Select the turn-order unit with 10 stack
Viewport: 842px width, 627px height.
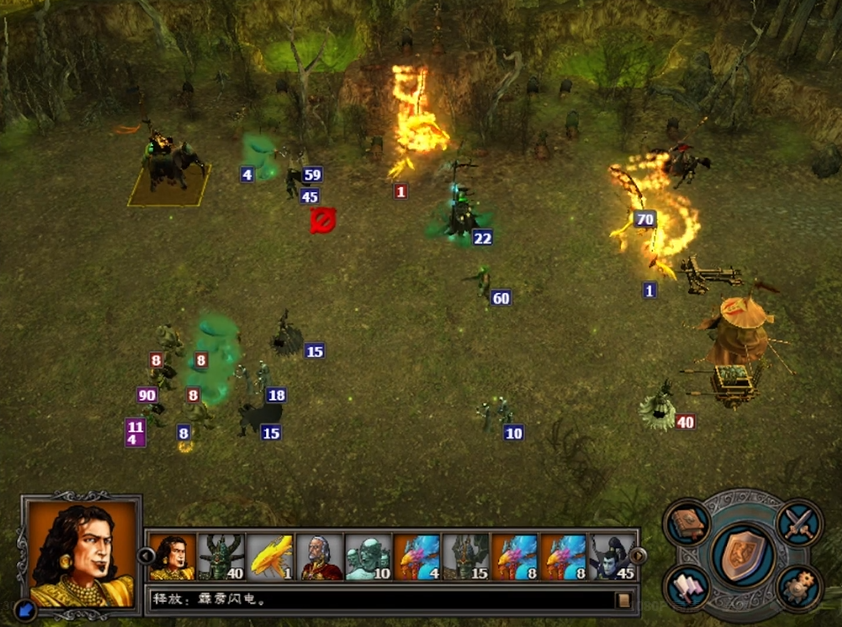click(368, 557)
